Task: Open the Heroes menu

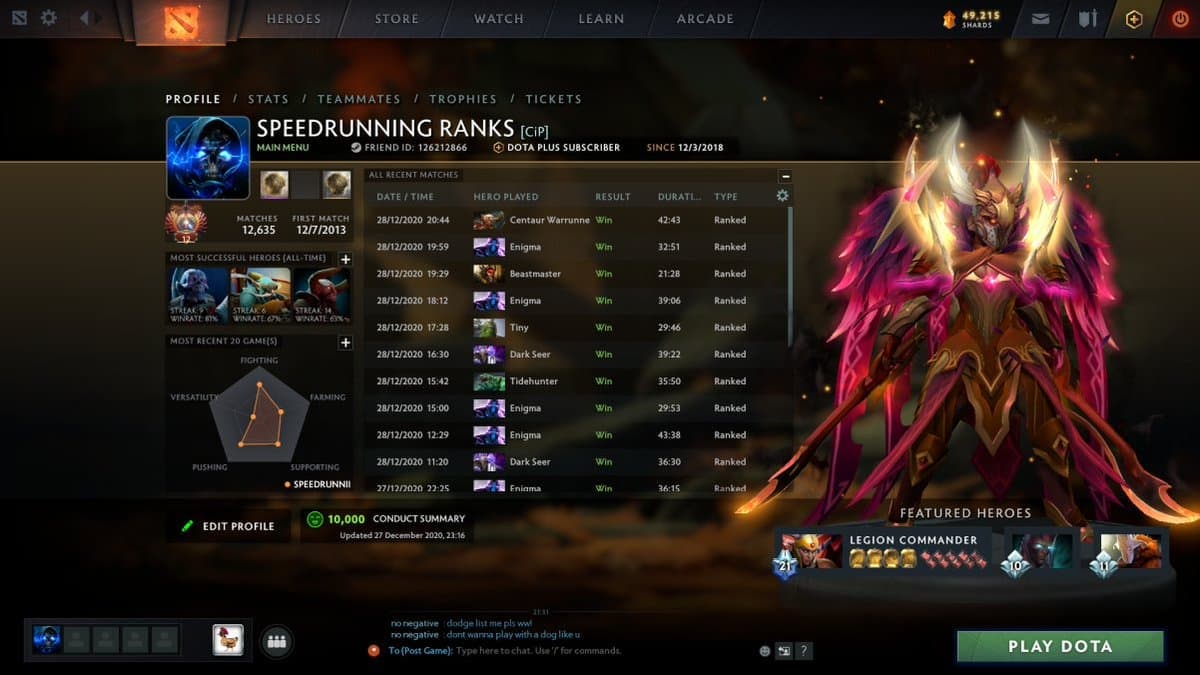Action: coord(293,19)
